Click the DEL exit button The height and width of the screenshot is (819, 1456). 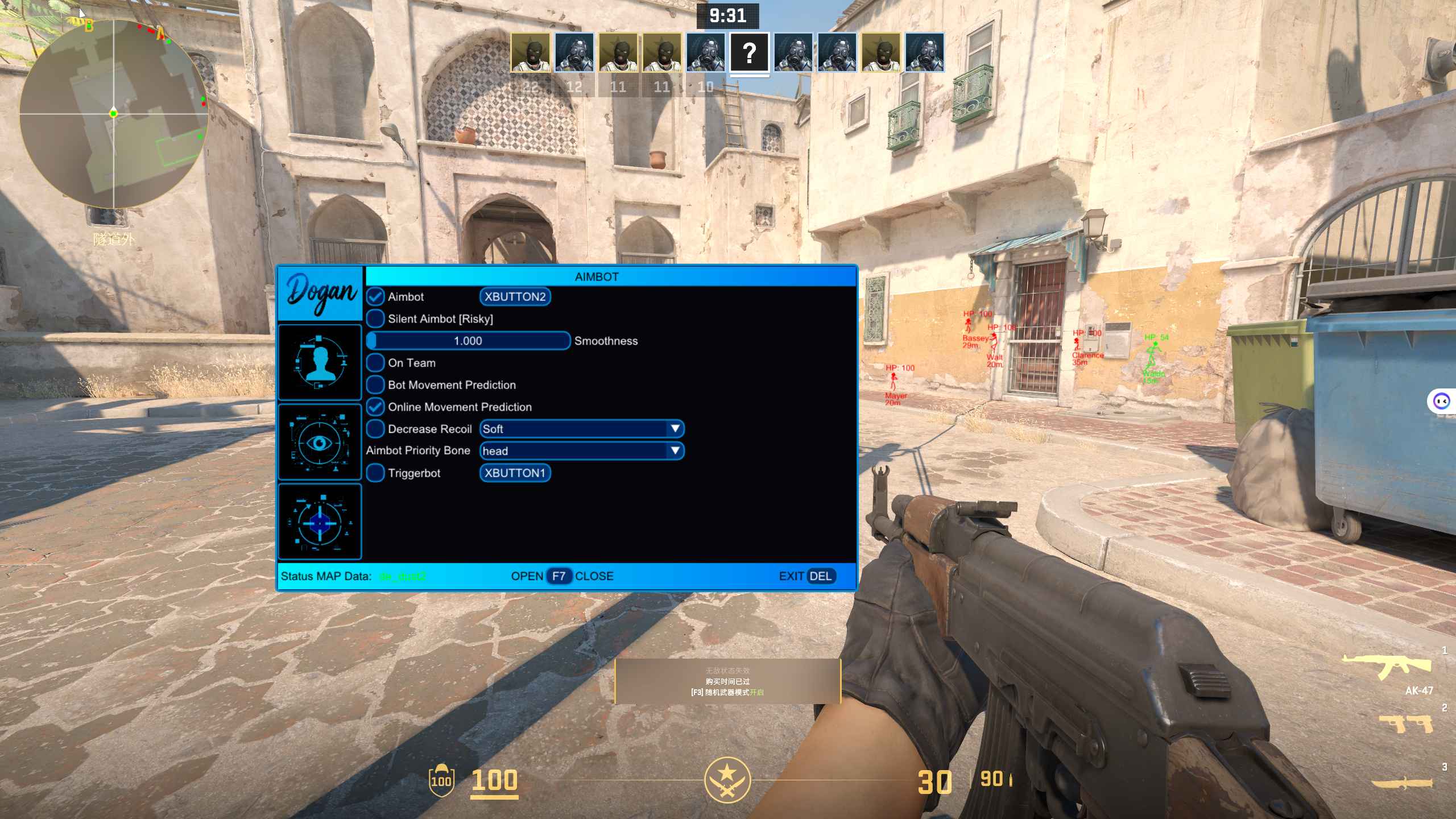click(821, 576)
